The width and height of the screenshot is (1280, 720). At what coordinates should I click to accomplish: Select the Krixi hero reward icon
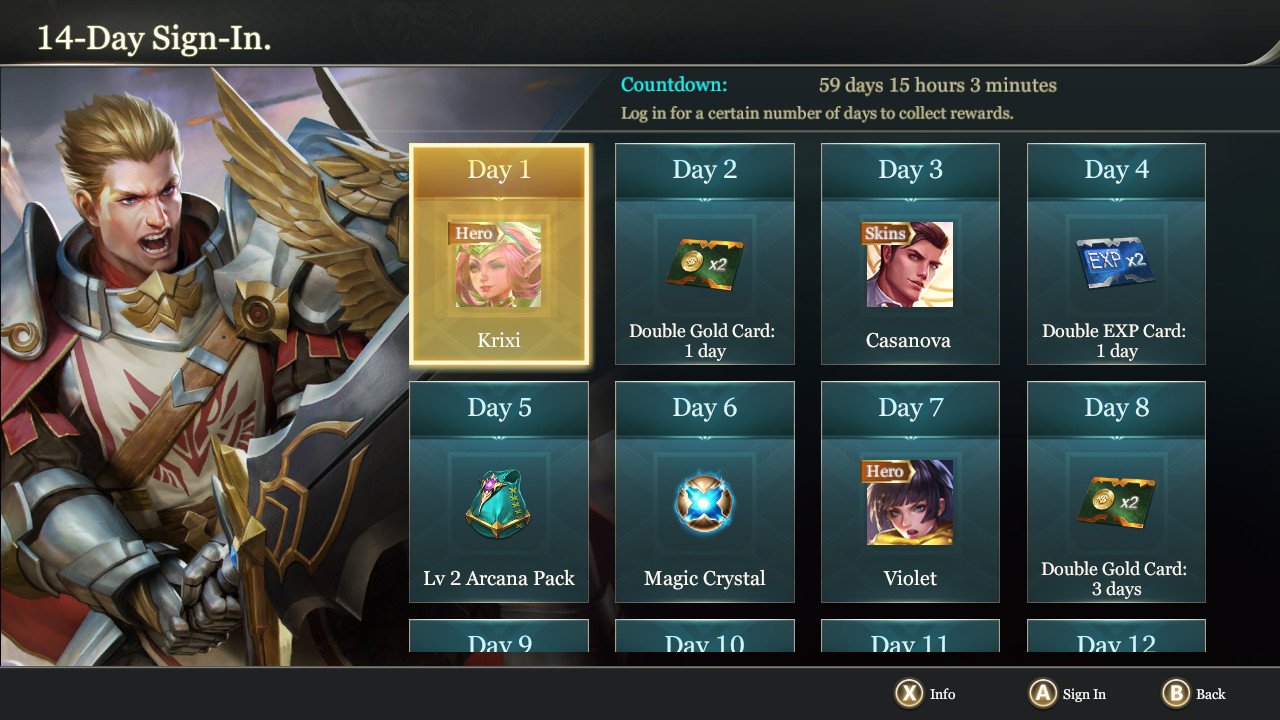point(498,265)
